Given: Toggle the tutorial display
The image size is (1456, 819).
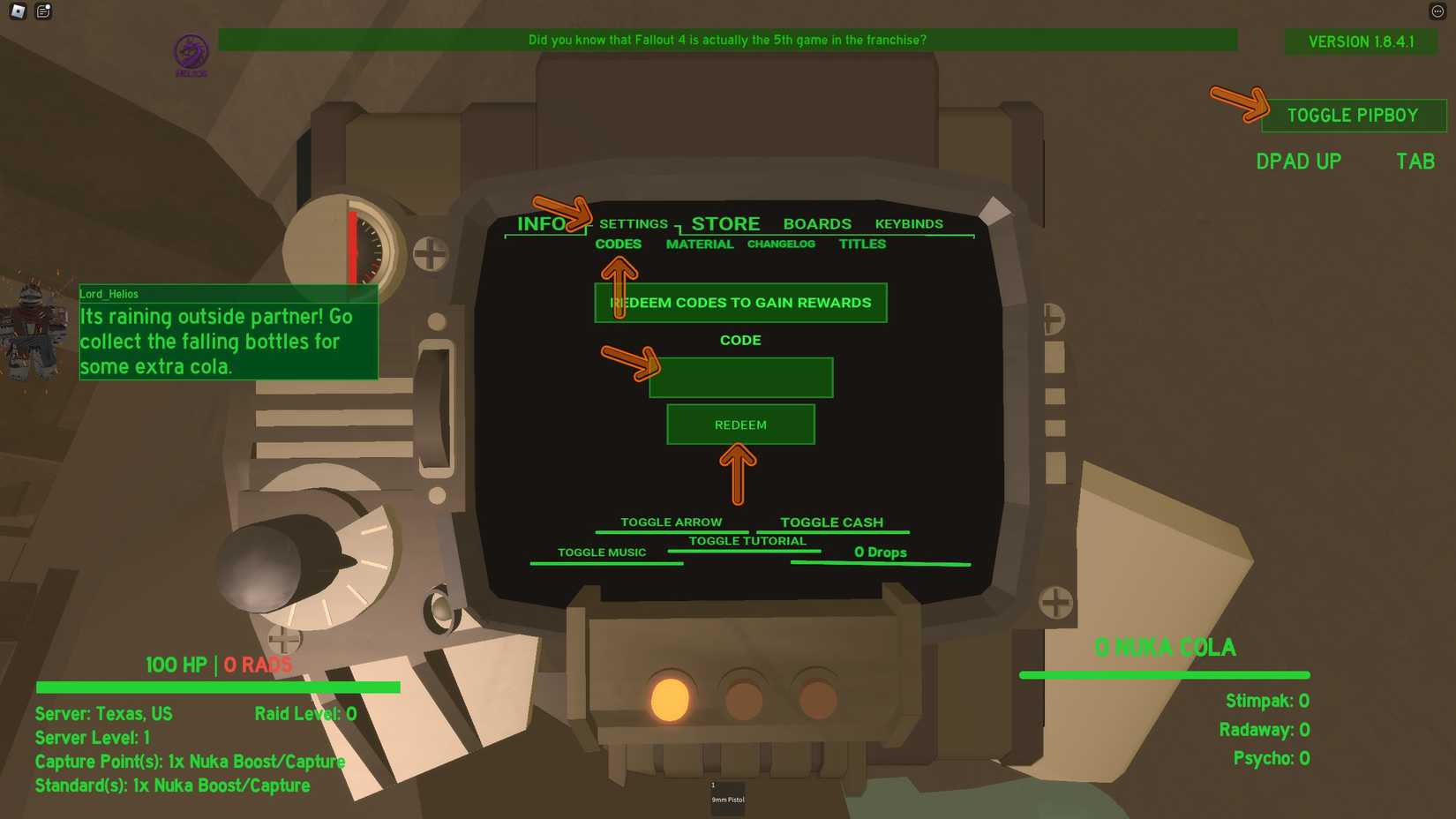Looking at the screenshot, I should tap(746, 540).
